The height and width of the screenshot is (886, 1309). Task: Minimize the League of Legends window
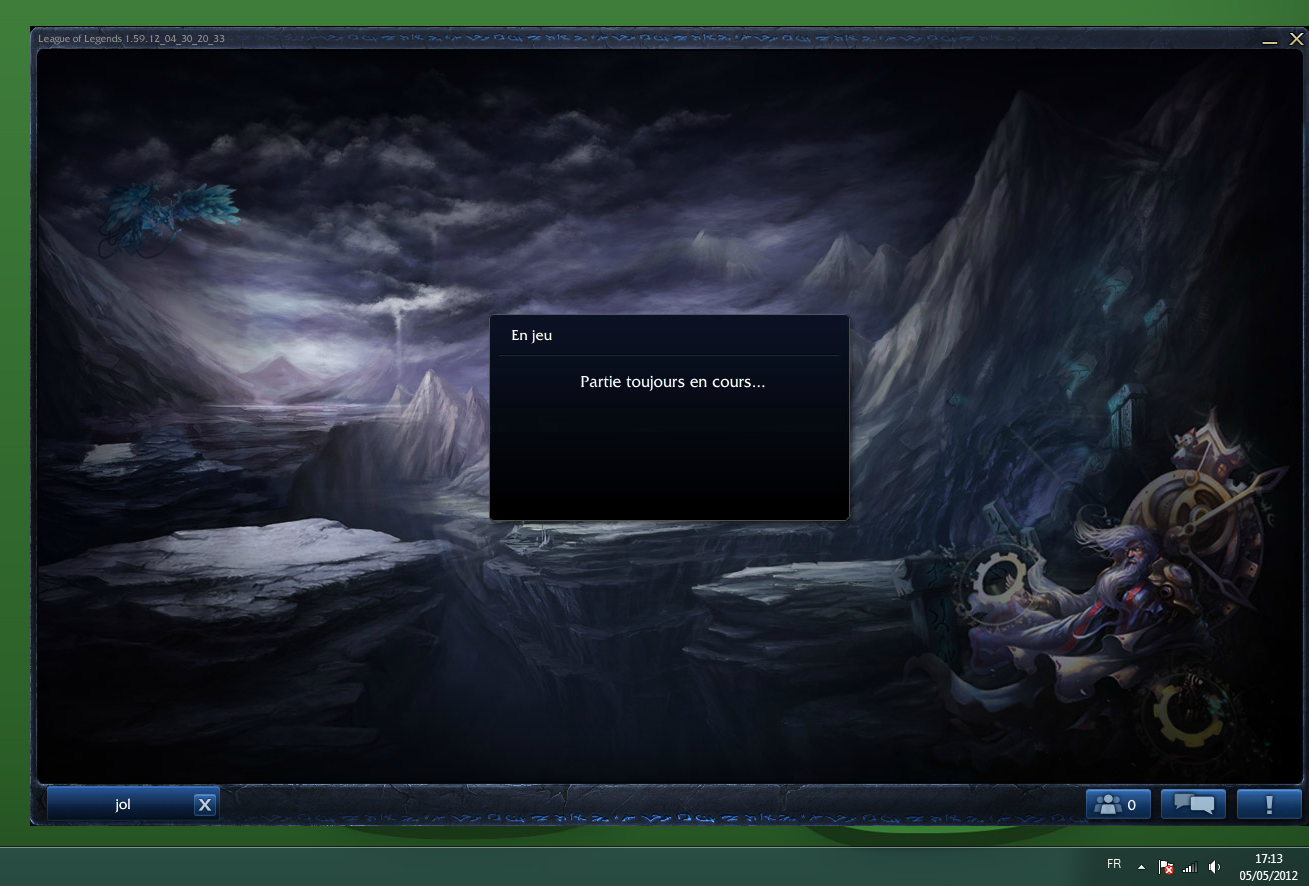[1270, 41]
